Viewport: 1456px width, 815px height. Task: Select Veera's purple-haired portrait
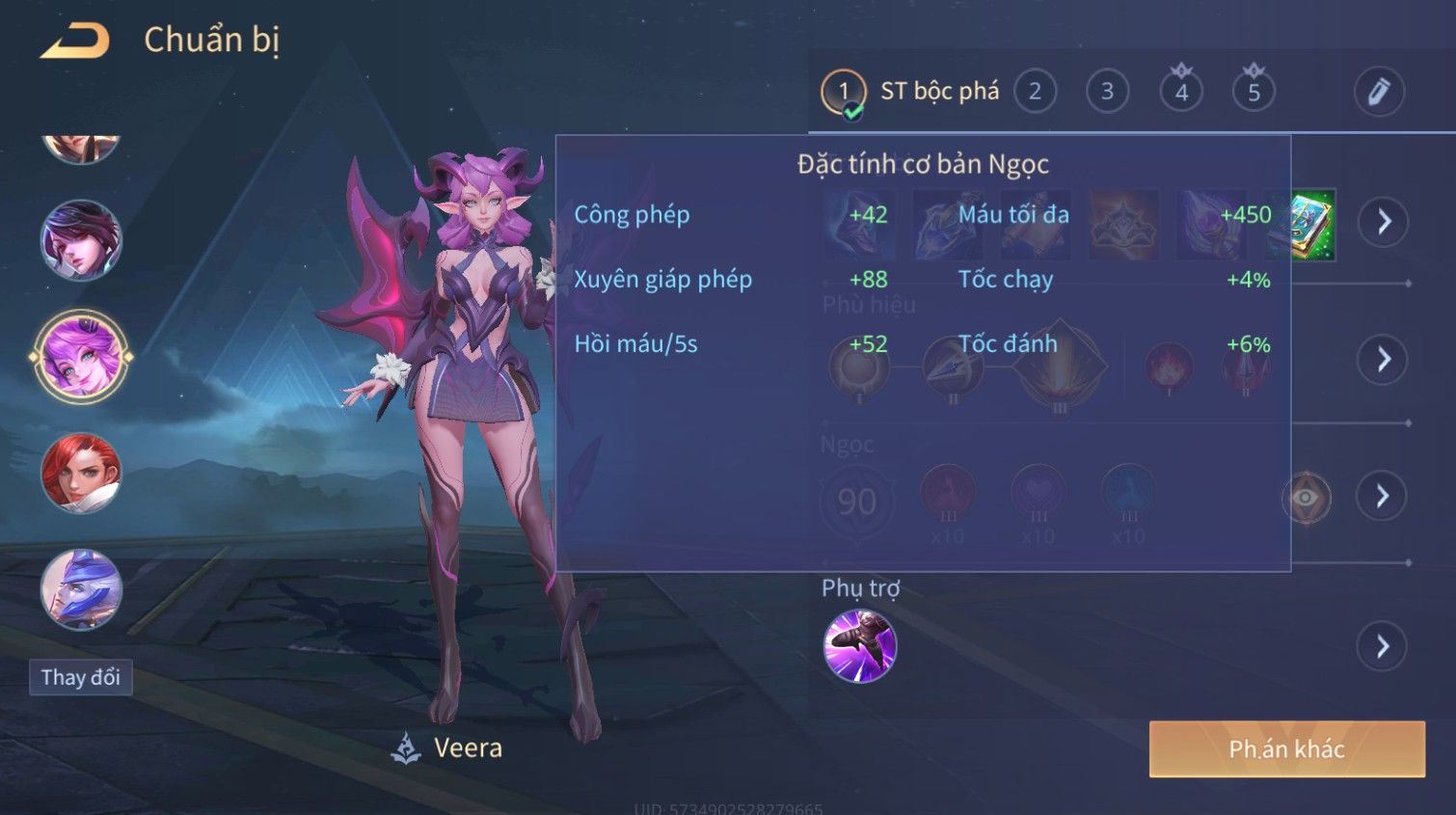pos(81,357)
